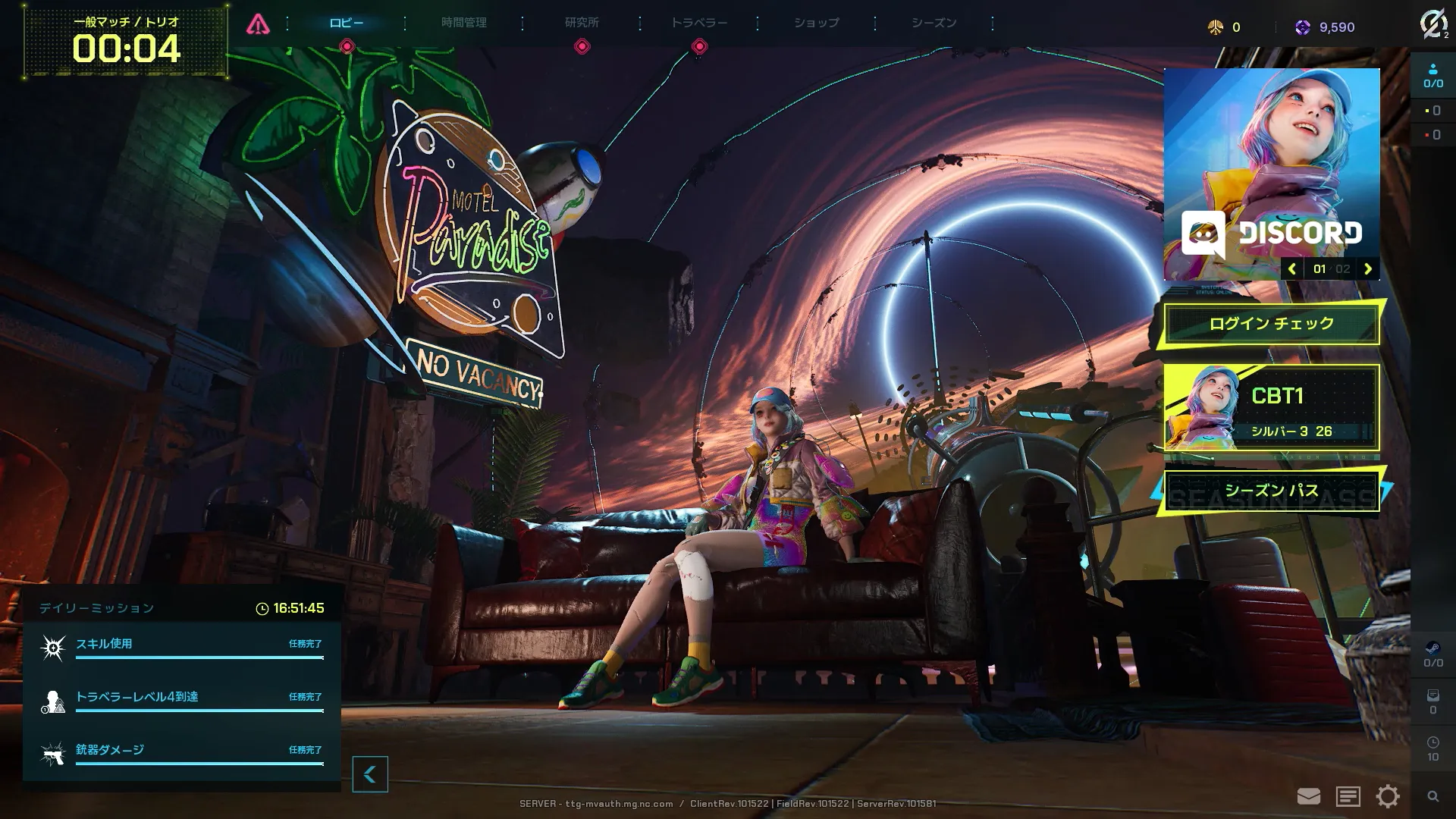Open the シーズン パス button
This screenshot has width=1456, height=819.
pos(1271,491)
